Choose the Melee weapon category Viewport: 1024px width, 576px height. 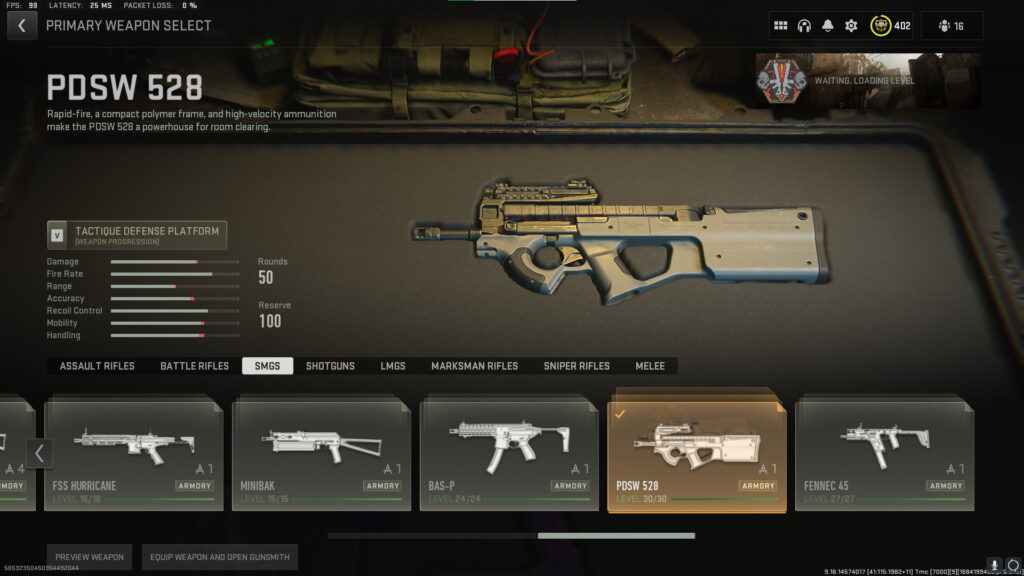coord(650,366)
